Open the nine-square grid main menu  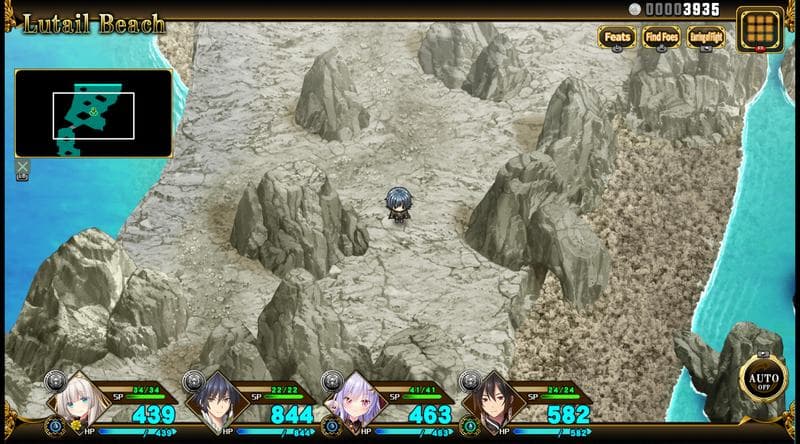[759, 28]
